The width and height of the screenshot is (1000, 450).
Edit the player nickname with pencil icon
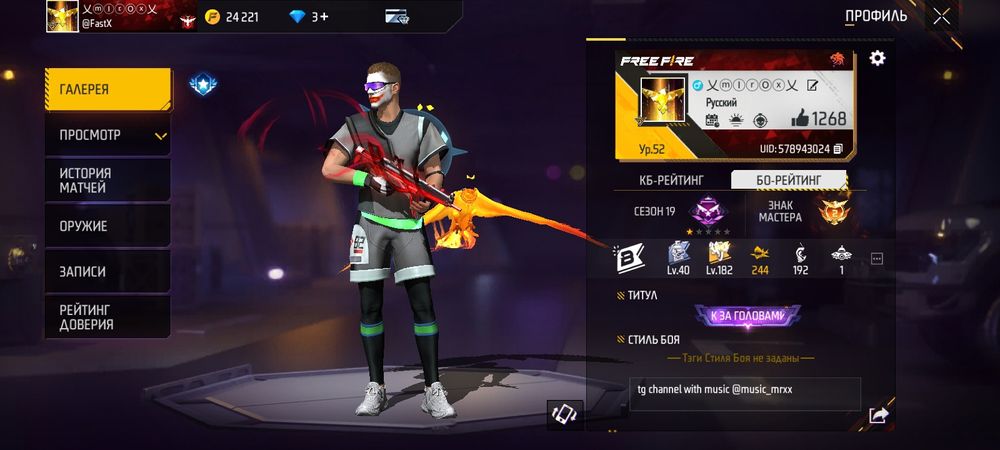(812, 86)
